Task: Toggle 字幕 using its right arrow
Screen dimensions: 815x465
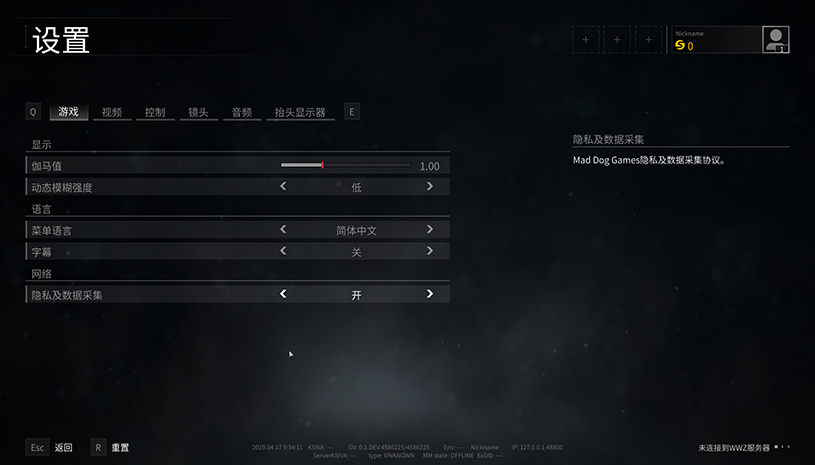Action: [x=430, y=251]
